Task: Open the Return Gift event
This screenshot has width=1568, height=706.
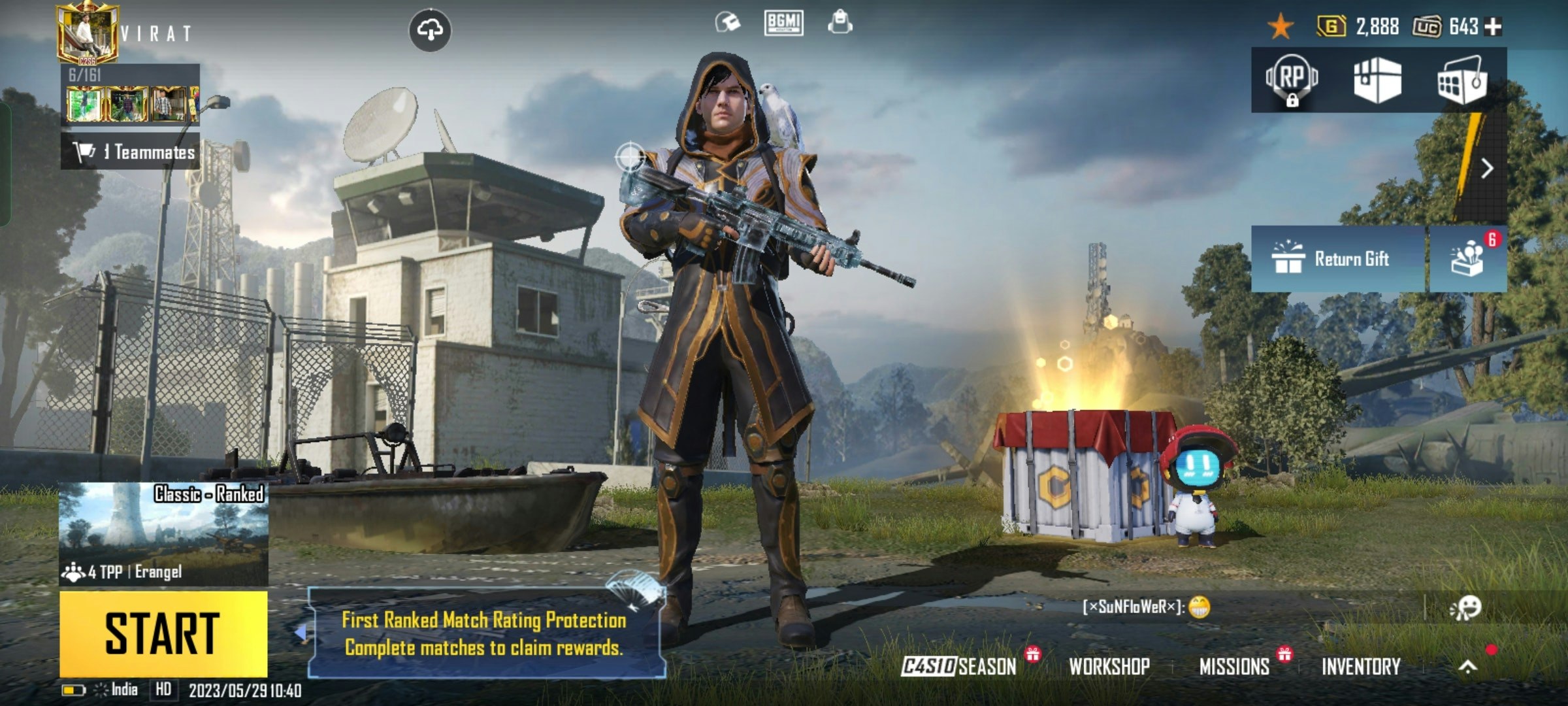Action: point(1337,259)
